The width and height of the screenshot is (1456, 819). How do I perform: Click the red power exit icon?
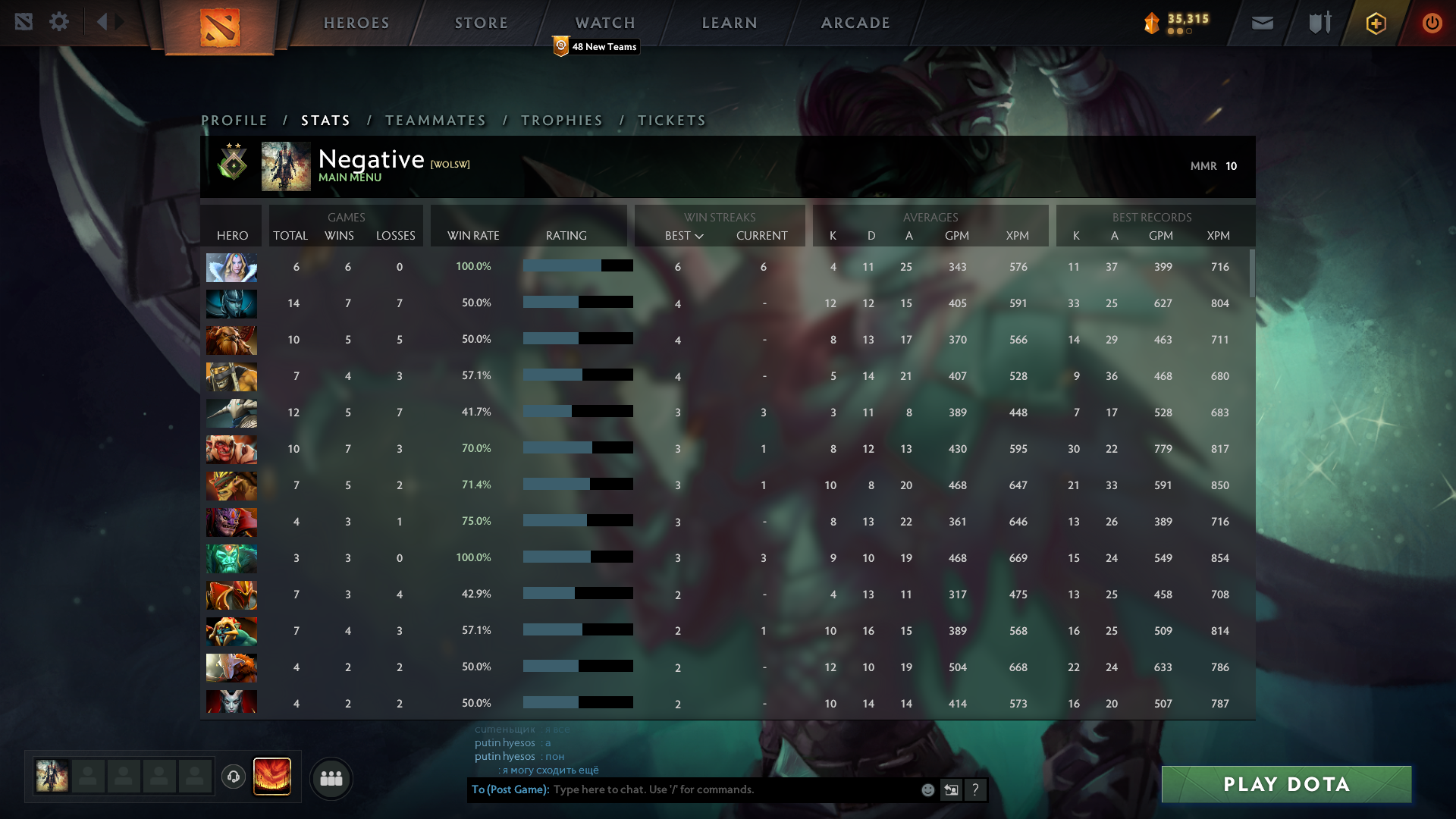point(1432,23)
